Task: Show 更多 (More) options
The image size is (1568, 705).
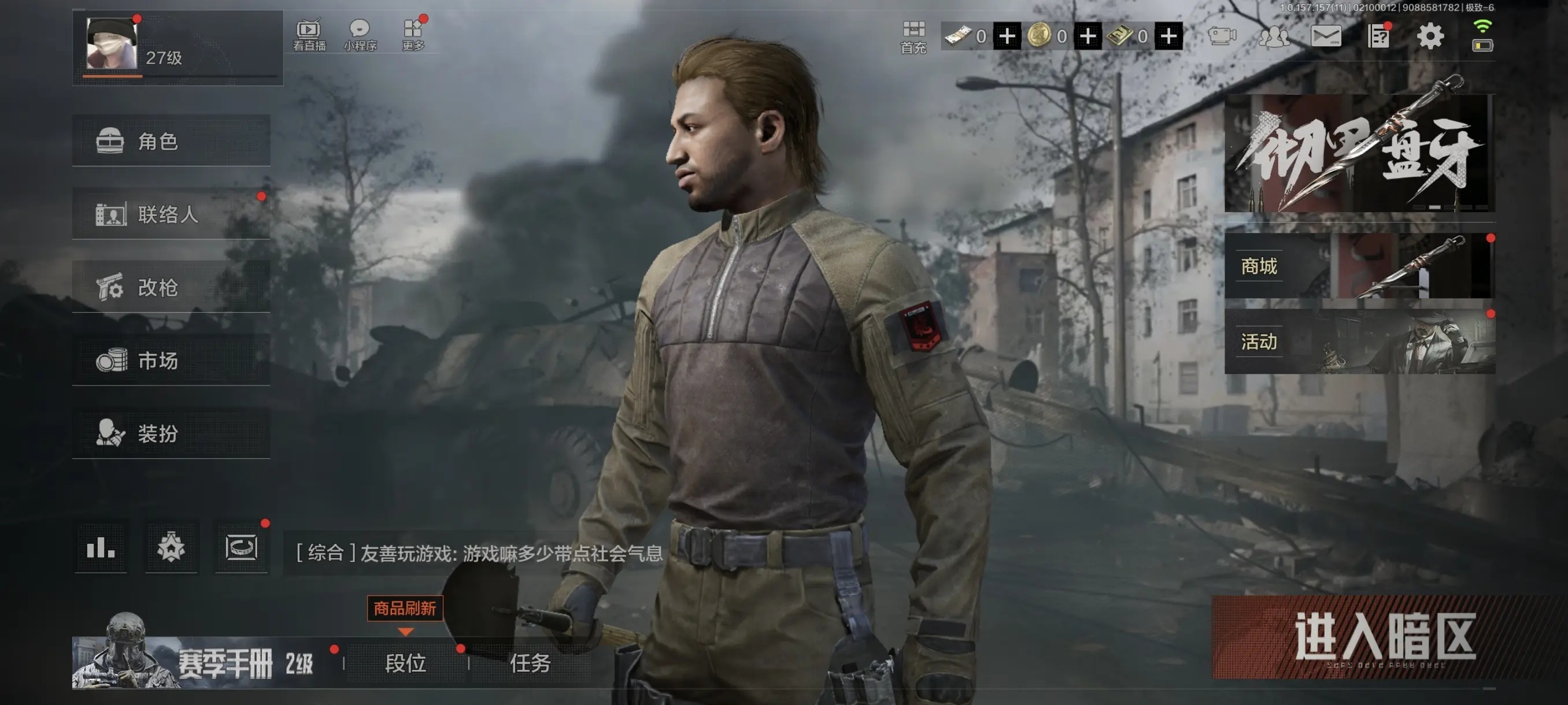Action: click(x=413, y=35)
